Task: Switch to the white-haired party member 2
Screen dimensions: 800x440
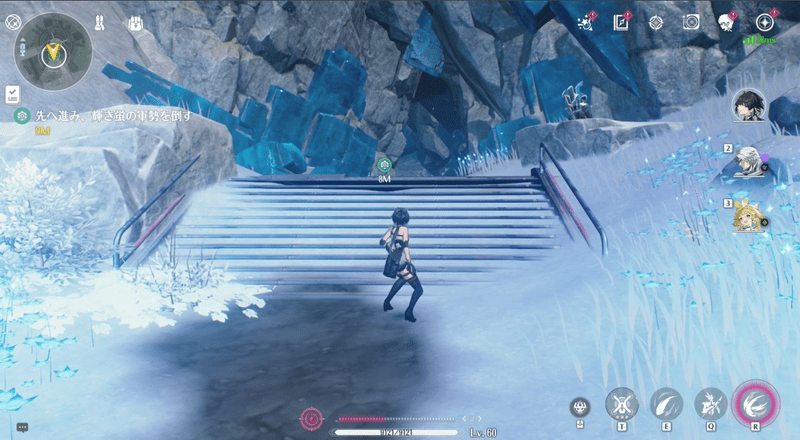Action: pos(749,160)
